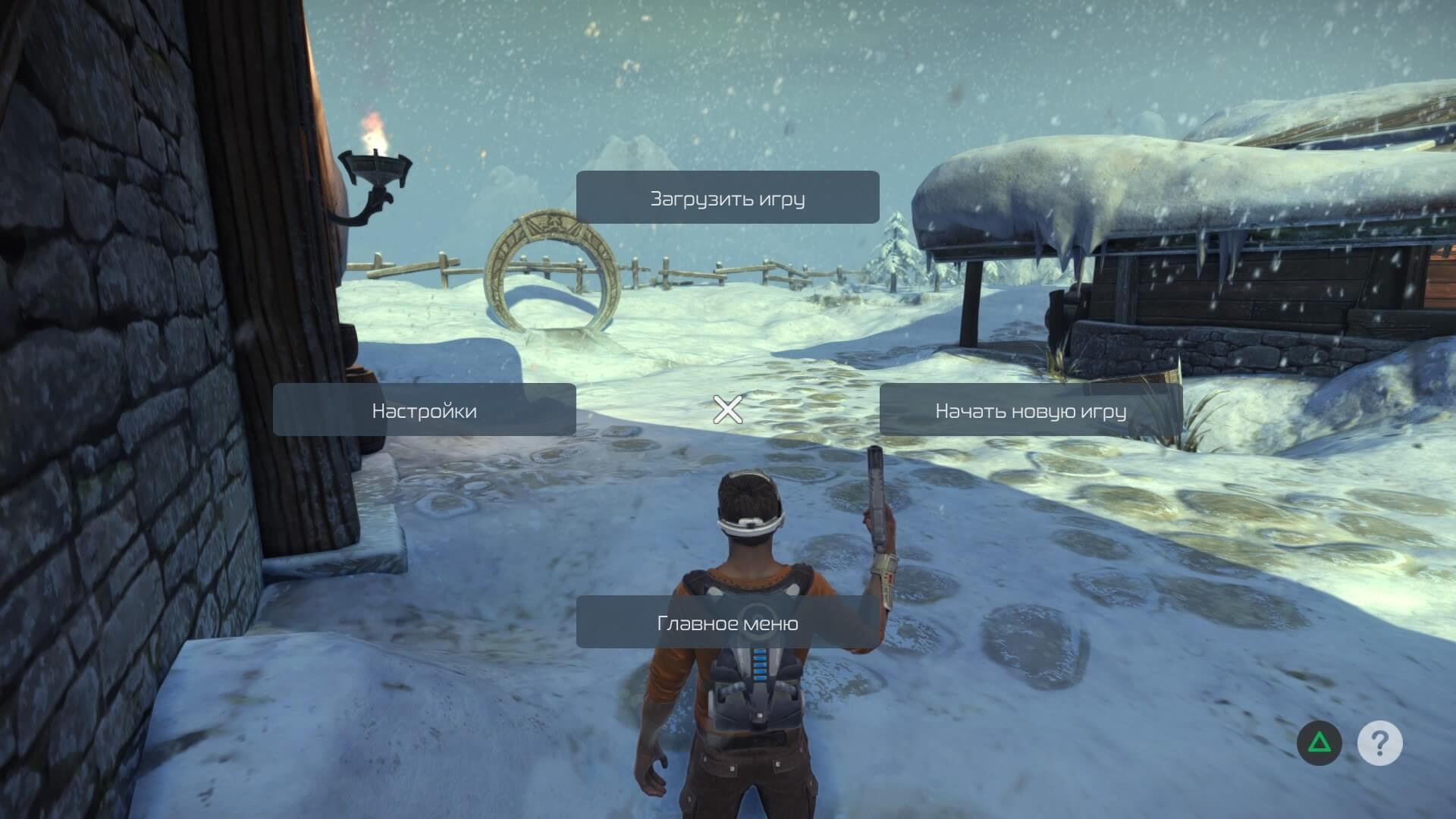The width and height of the screenshot is (1456, 819).
Task: Close the pause menu with the center X
Action: coord(727,409)
